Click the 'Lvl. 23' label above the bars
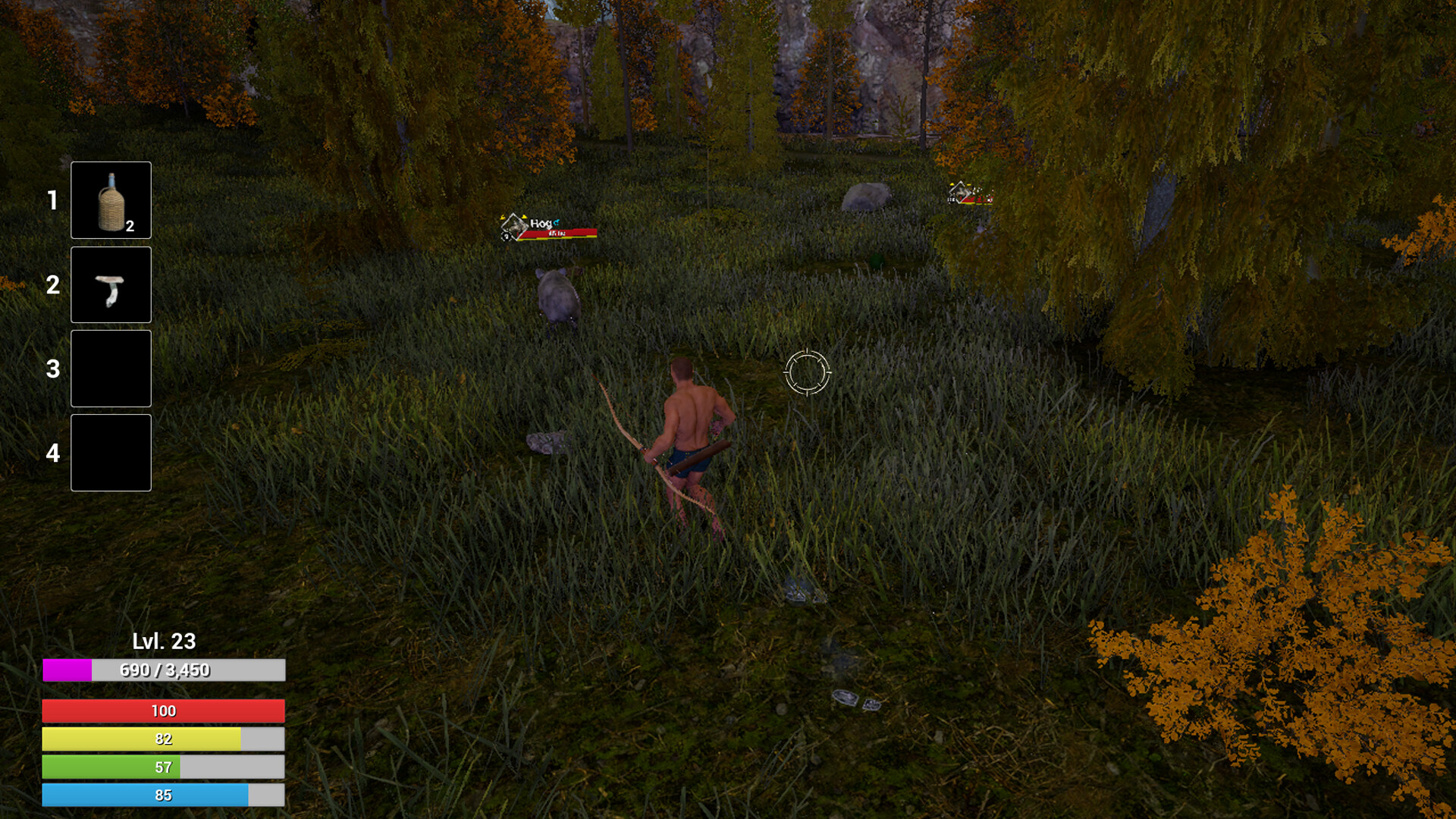The image size is (1456, 819). tap(161, 641)
